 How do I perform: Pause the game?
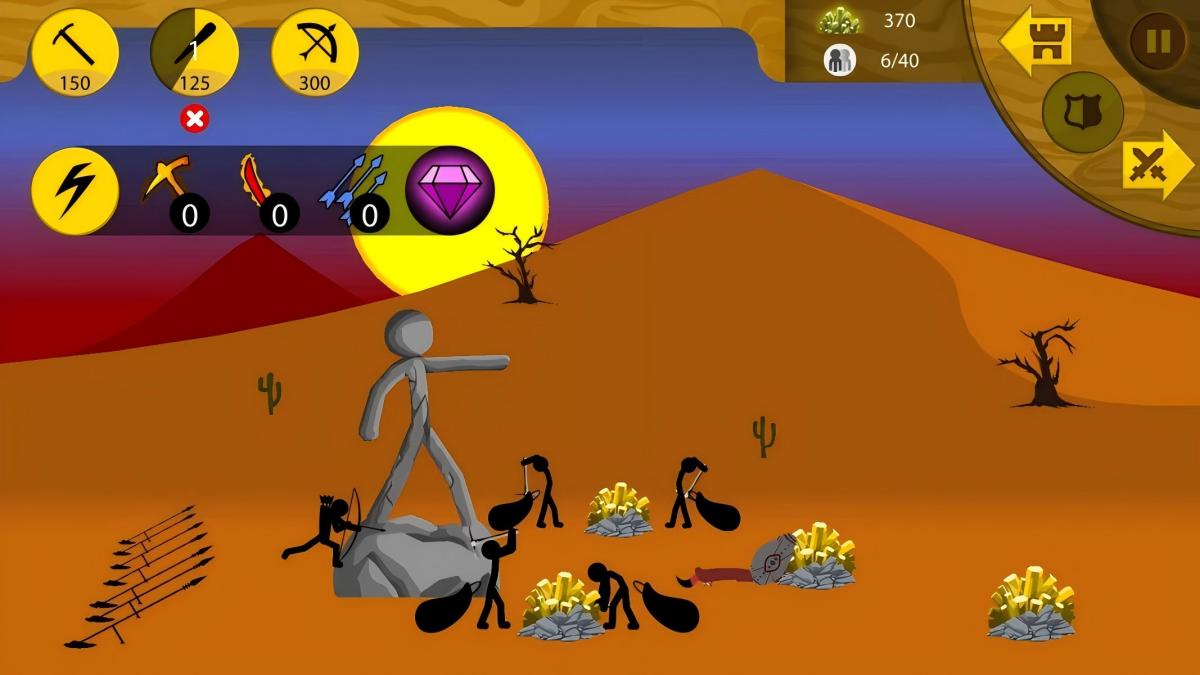click(1157, 41)
